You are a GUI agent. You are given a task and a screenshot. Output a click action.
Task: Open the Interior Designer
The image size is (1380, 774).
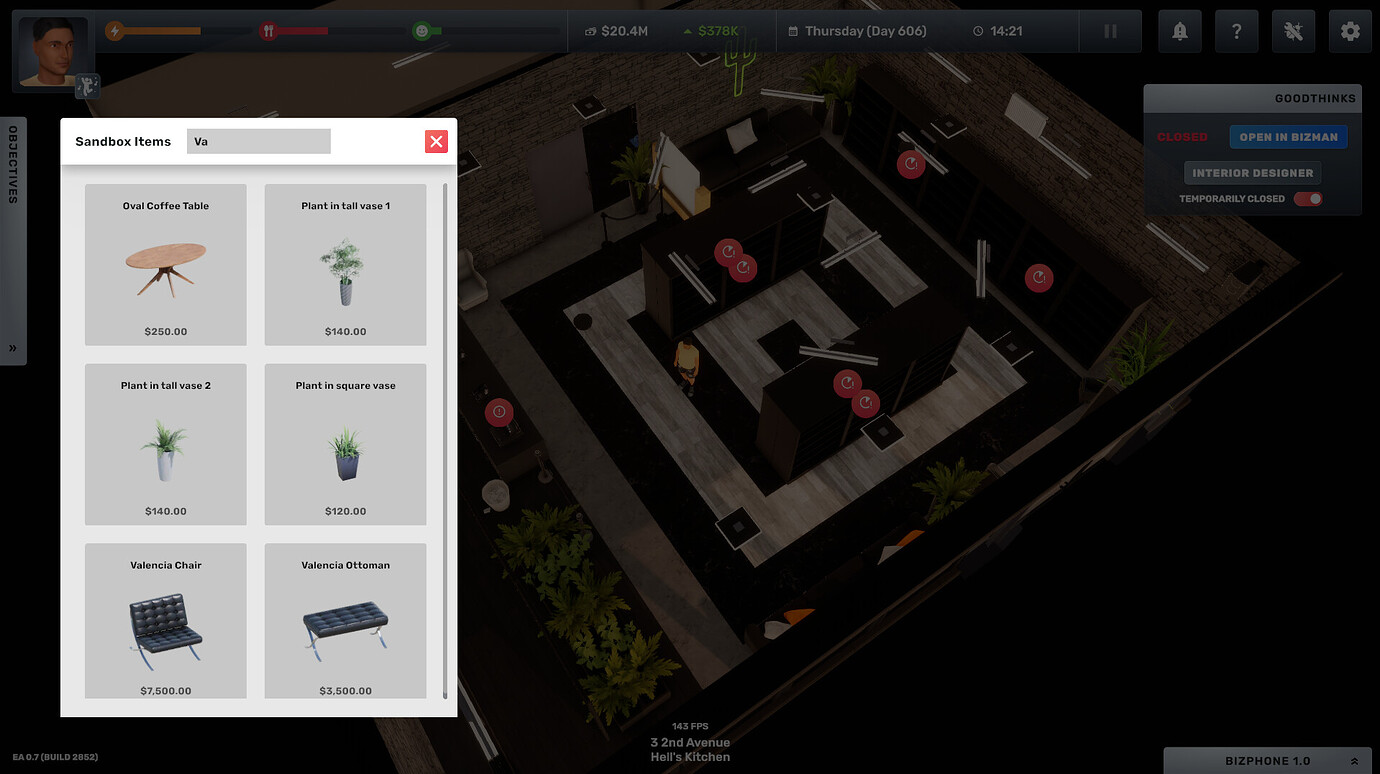pyautogui.click(x=1252, y=172)
